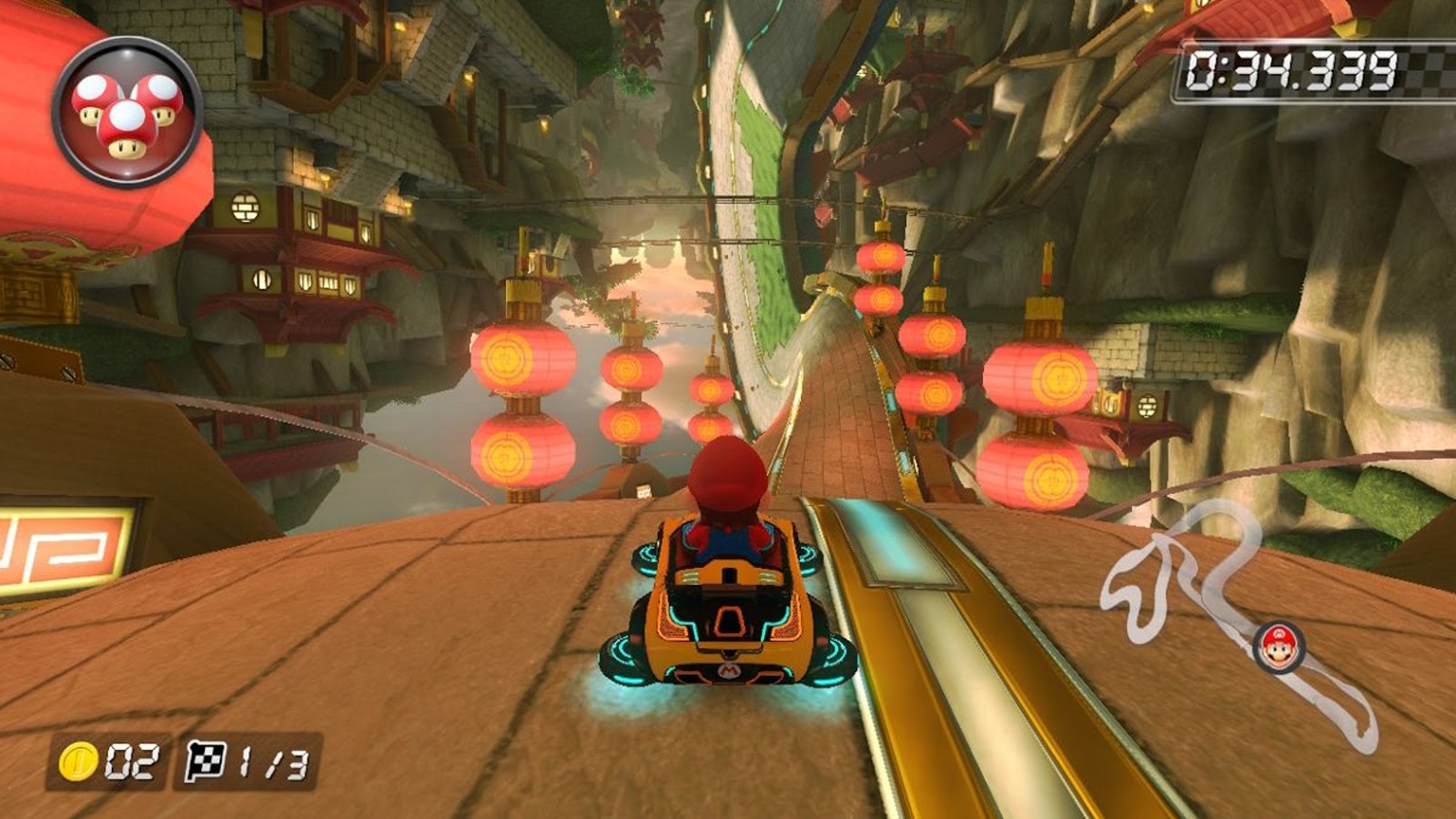1456x819 pixels.
Task: Use the triple mushroom item slot
Action: pos(127,113)
